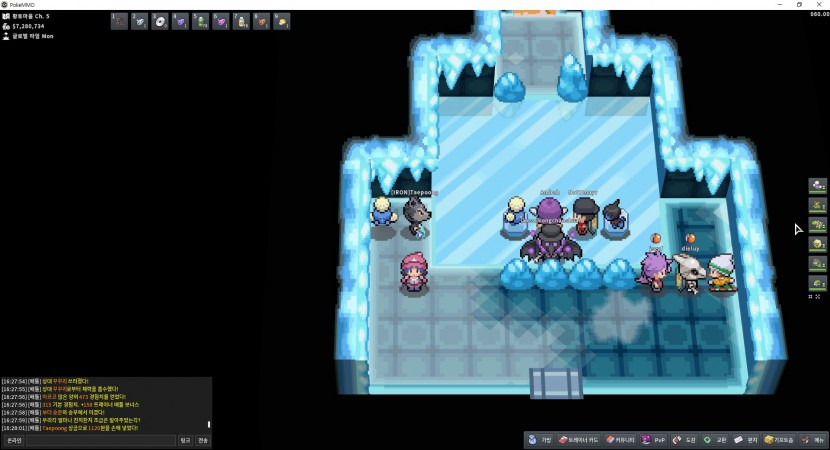830x450 pixels.
Task: Open the 가방 bag menu
Action: [541, 440]
